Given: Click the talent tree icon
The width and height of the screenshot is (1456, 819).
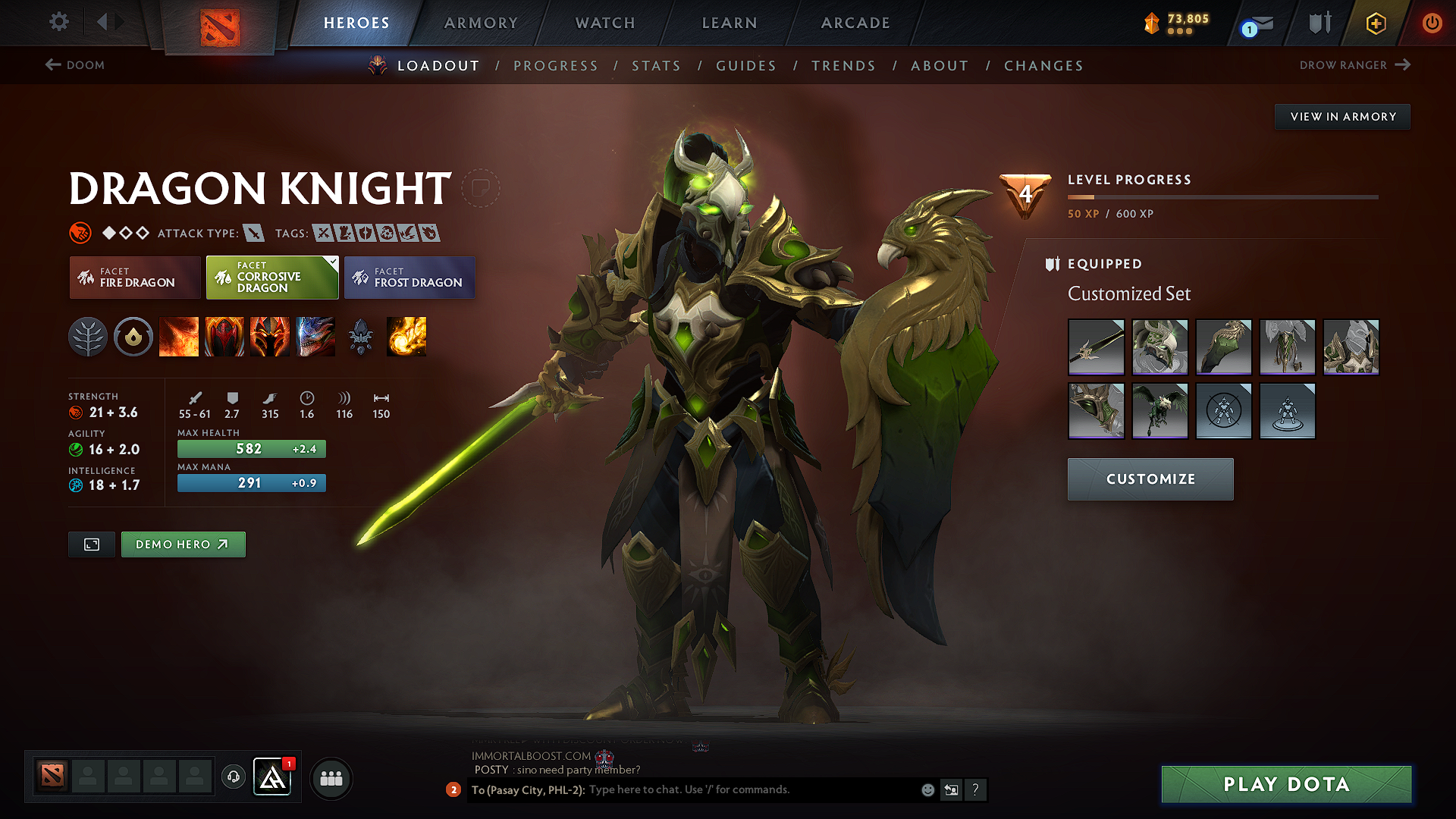Looking at the screenshot, I should pyautogui.click(x=89, y=337).
